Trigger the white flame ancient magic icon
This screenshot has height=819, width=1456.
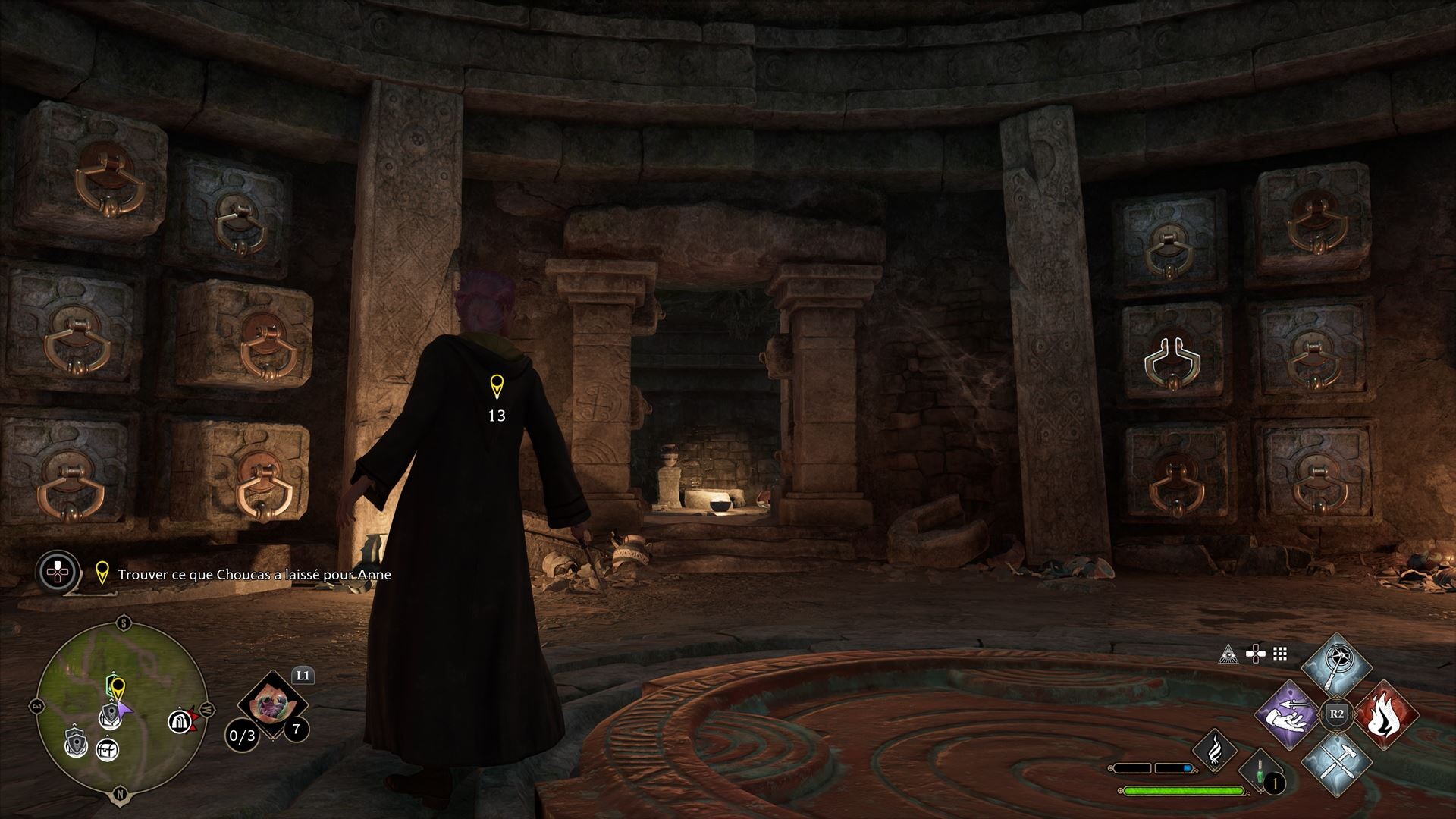coord(1215,750)
